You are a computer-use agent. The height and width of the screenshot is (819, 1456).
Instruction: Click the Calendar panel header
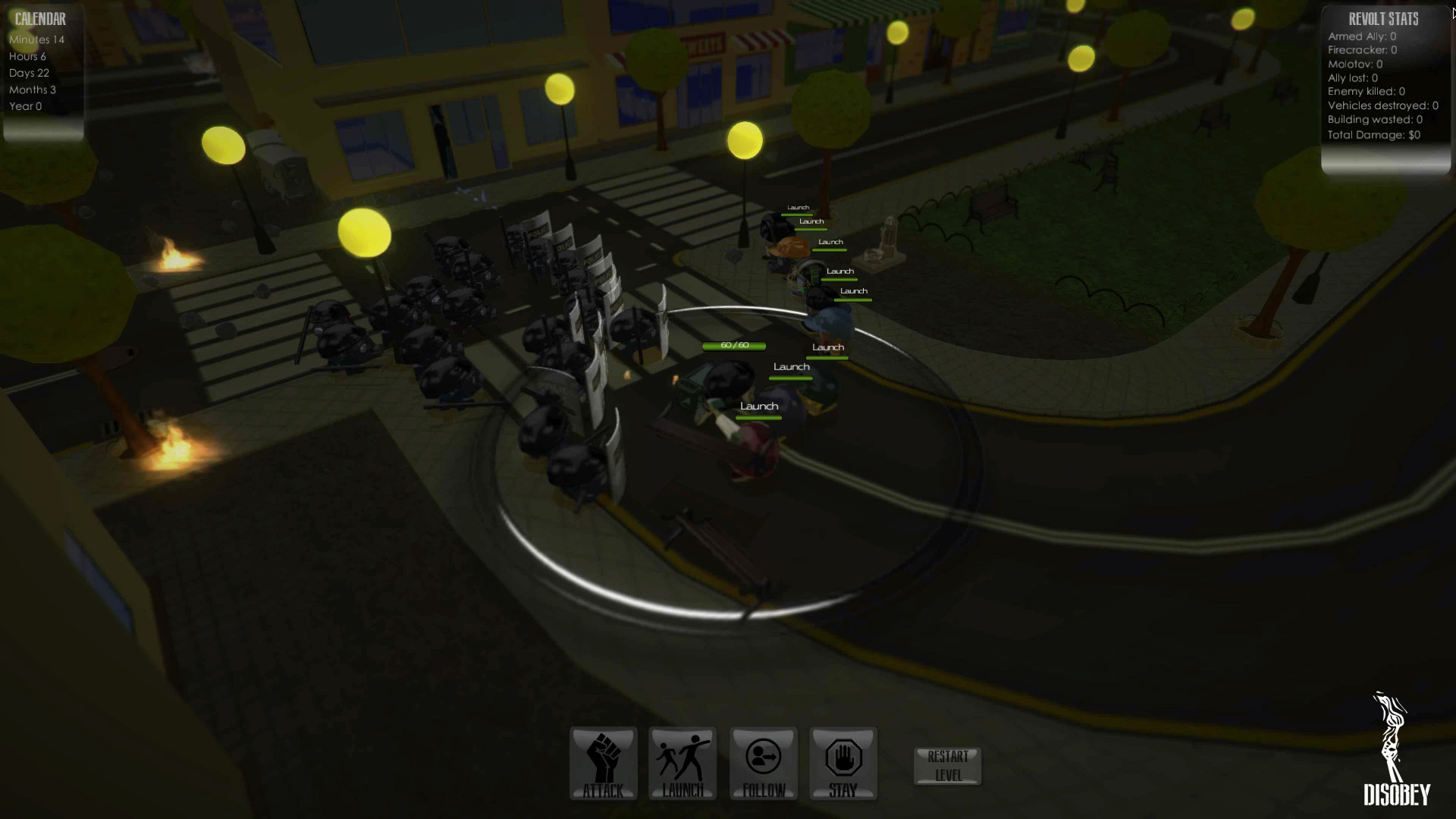point(41,19)
